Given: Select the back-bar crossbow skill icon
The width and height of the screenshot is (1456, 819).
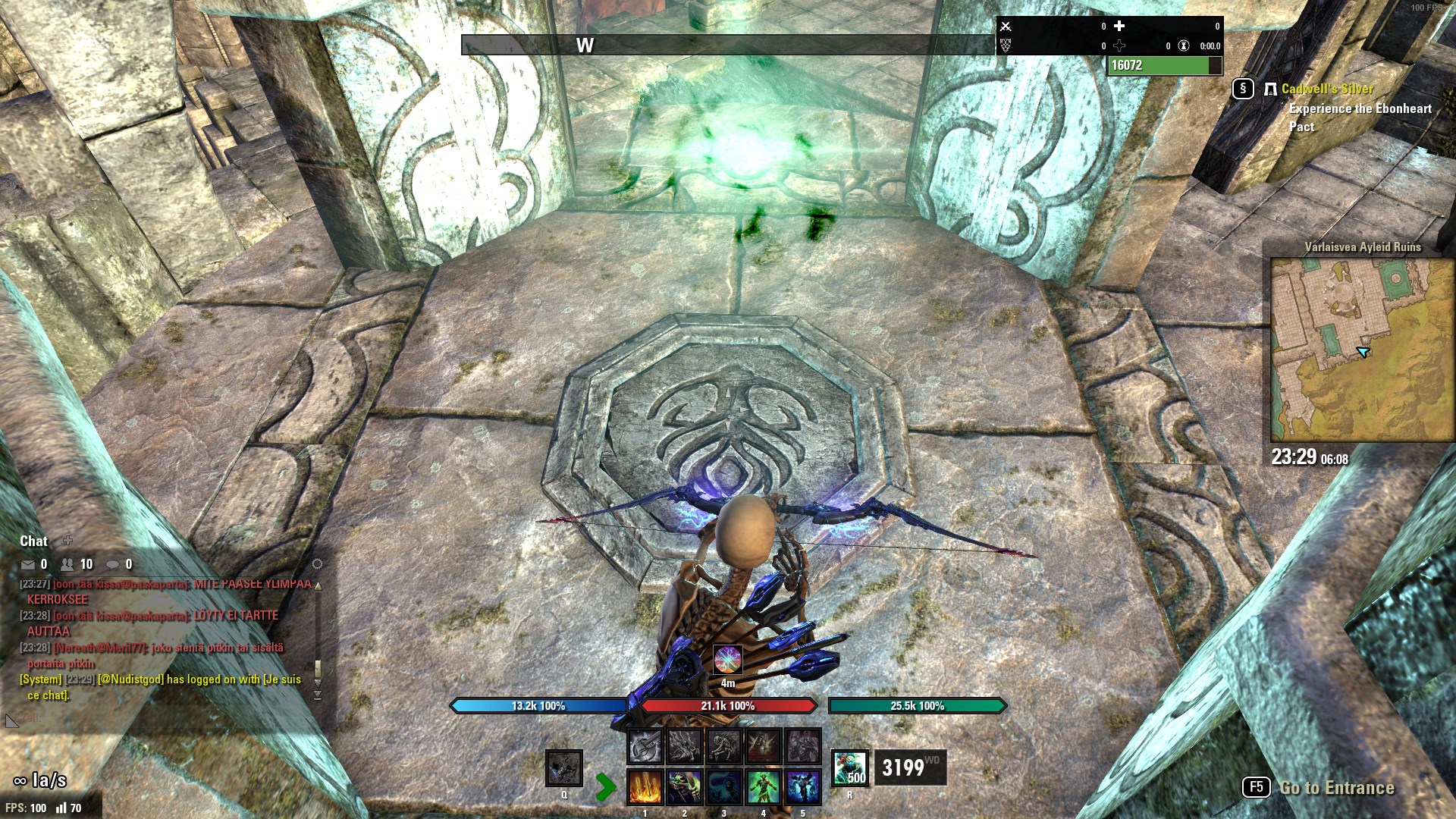Looking at the screenshot, I should tap(645, 747).
